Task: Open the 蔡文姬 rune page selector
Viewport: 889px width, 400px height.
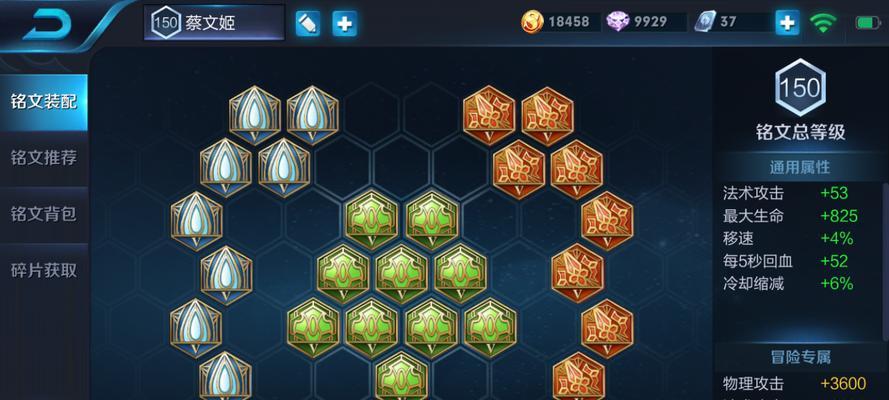Action: [213, 23]
